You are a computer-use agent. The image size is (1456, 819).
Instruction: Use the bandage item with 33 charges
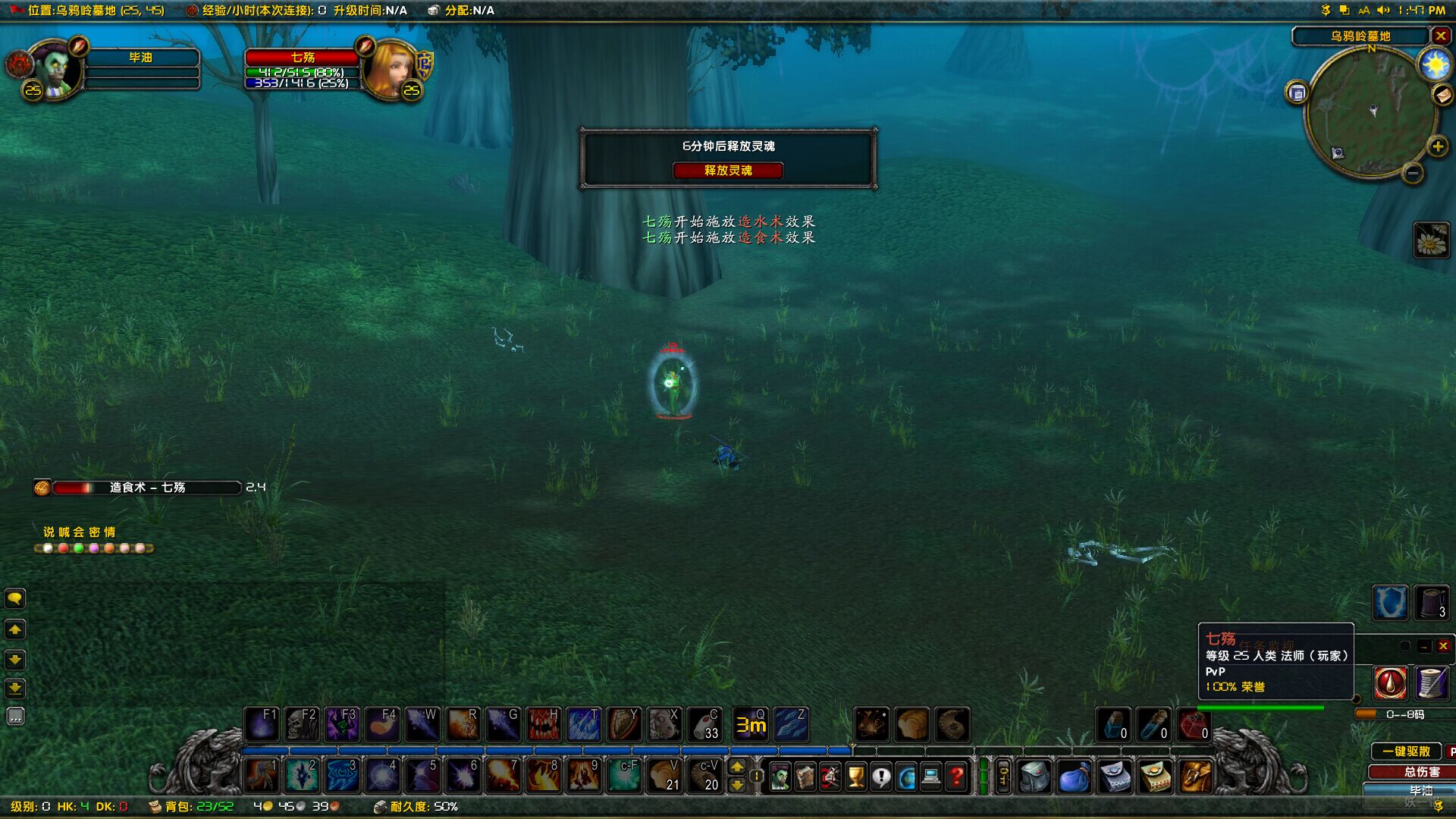(704, 725)
